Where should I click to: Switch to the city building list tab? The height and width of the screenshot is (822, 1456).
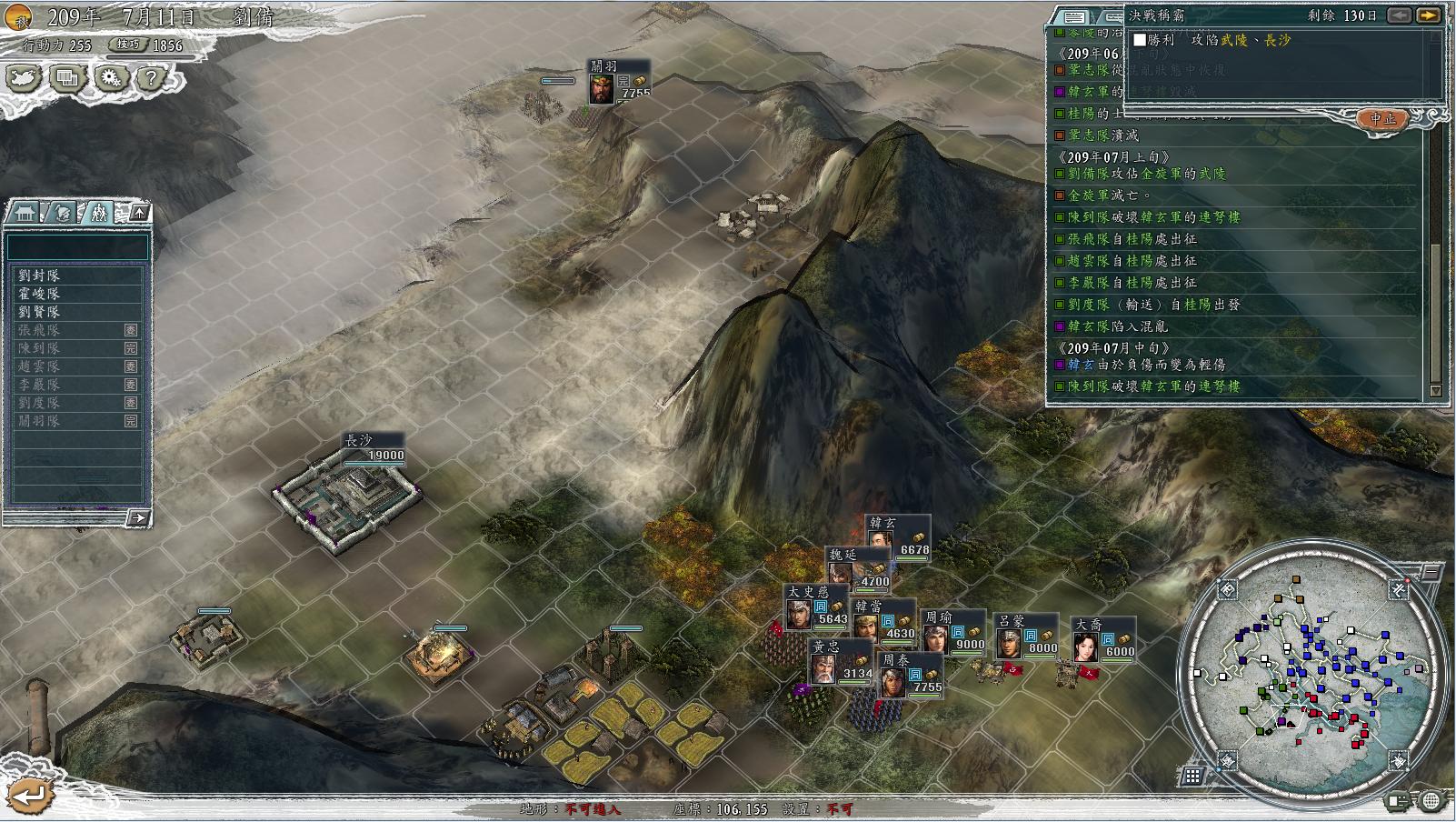tap(25, 213)
